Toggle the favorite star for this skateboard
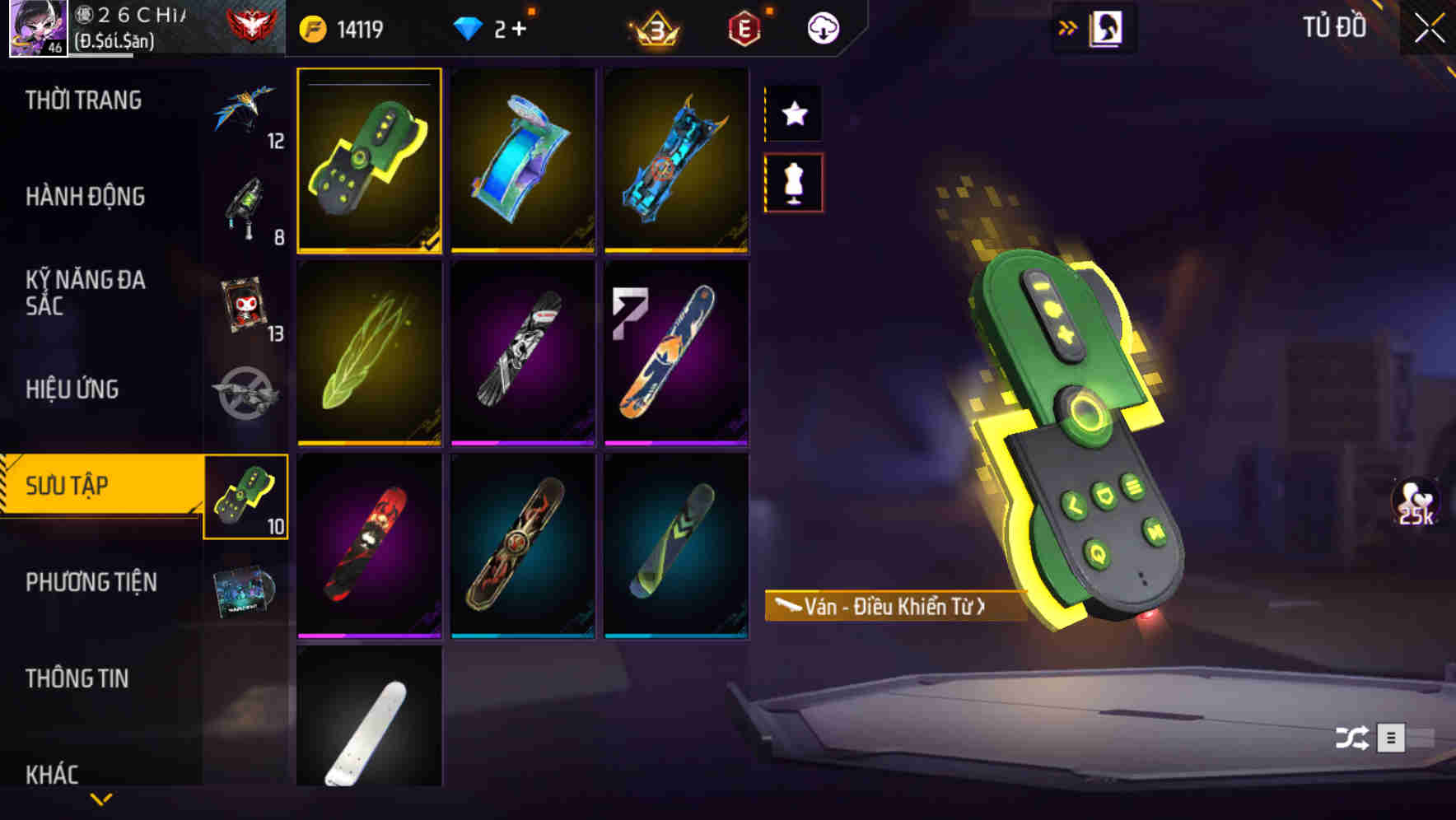Image resolution: width=1456 pixels, height=820 pixels. pos(793,114)
